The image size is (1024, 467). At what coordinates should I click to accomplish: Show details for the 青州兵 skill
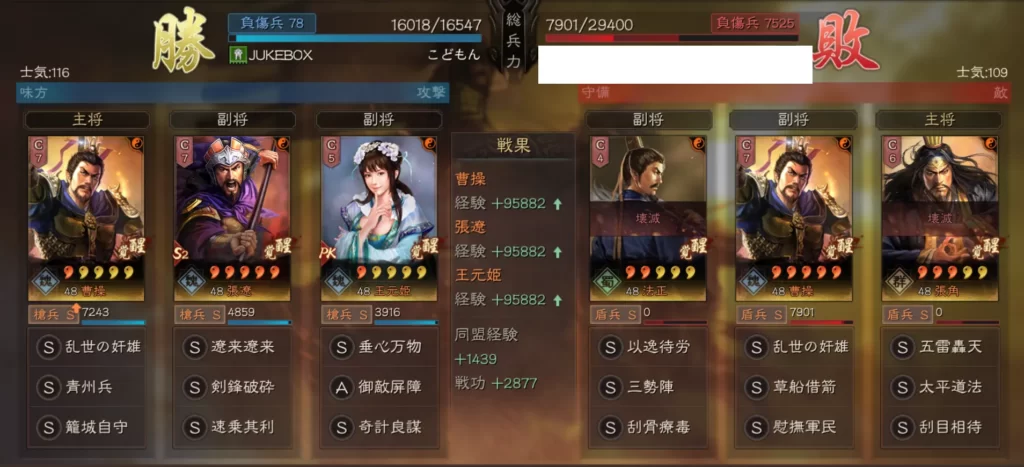pos(85,386)
